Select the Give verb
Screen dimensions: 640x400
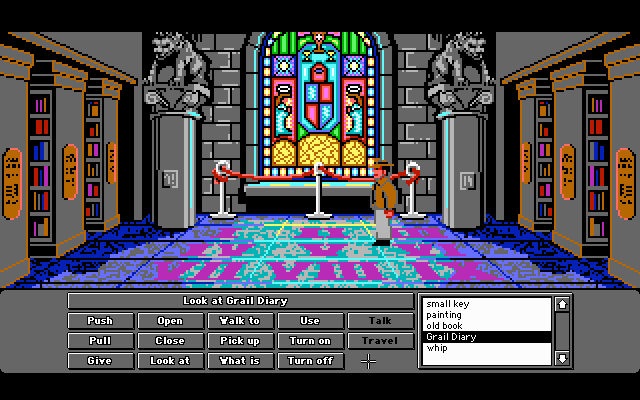[x=100, y=361]
